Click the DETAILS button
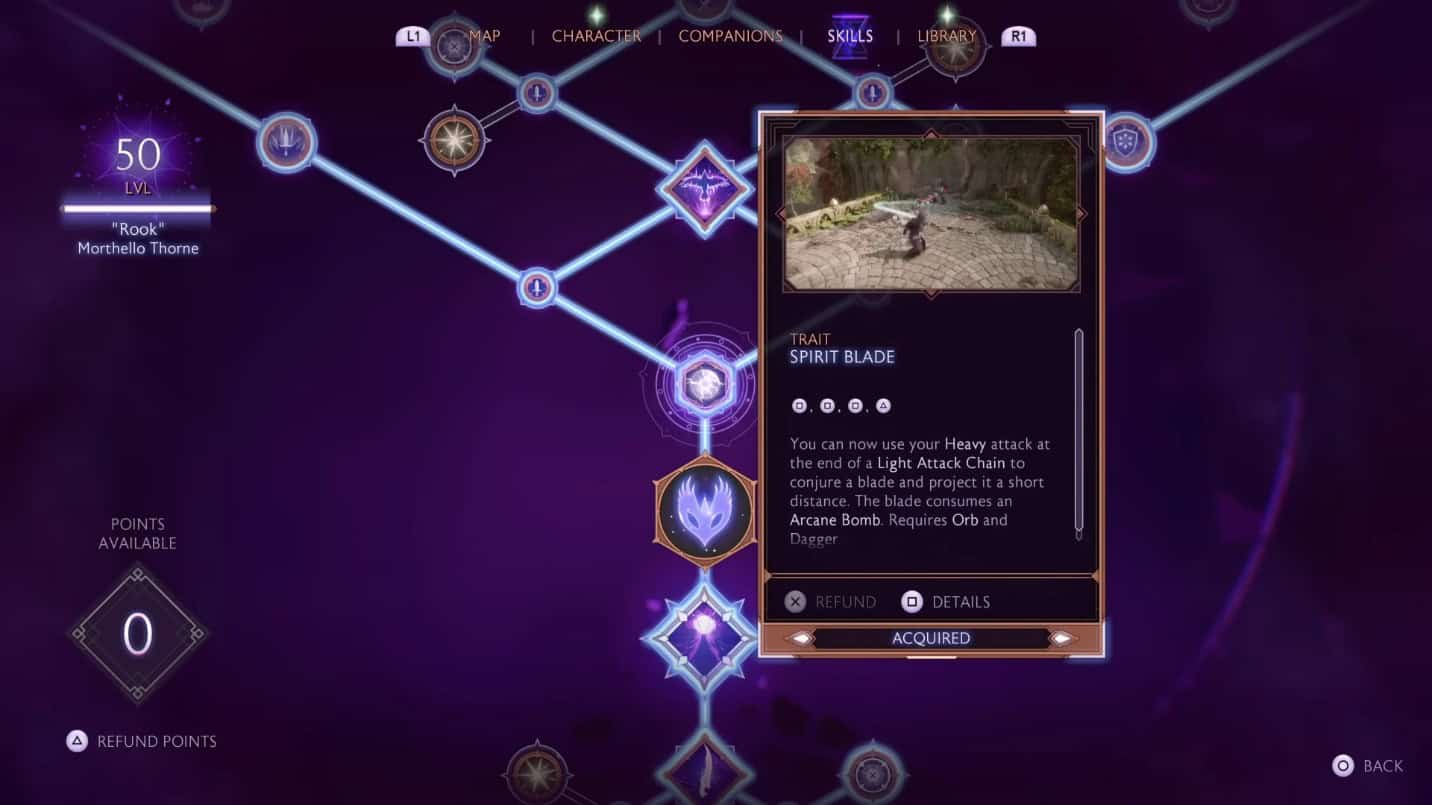 [x=946, y=601]
